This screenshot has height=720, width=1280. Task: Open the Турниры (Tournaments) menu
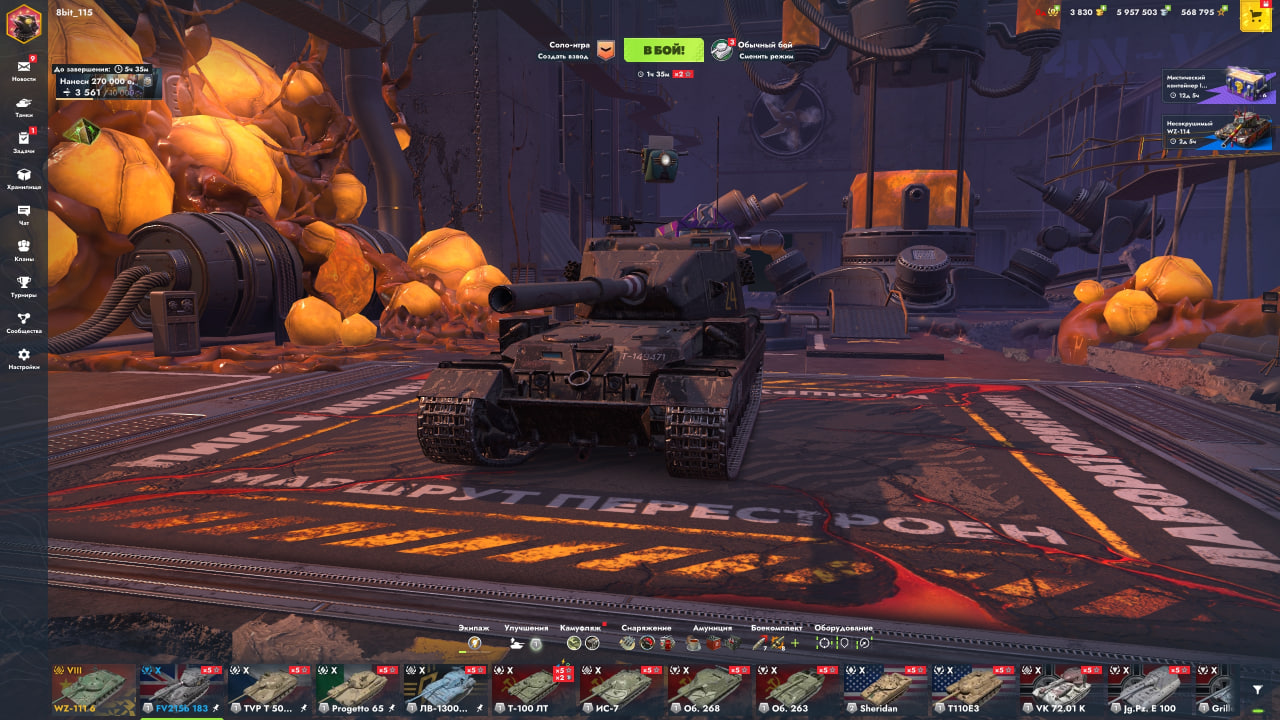click(24, 286)
